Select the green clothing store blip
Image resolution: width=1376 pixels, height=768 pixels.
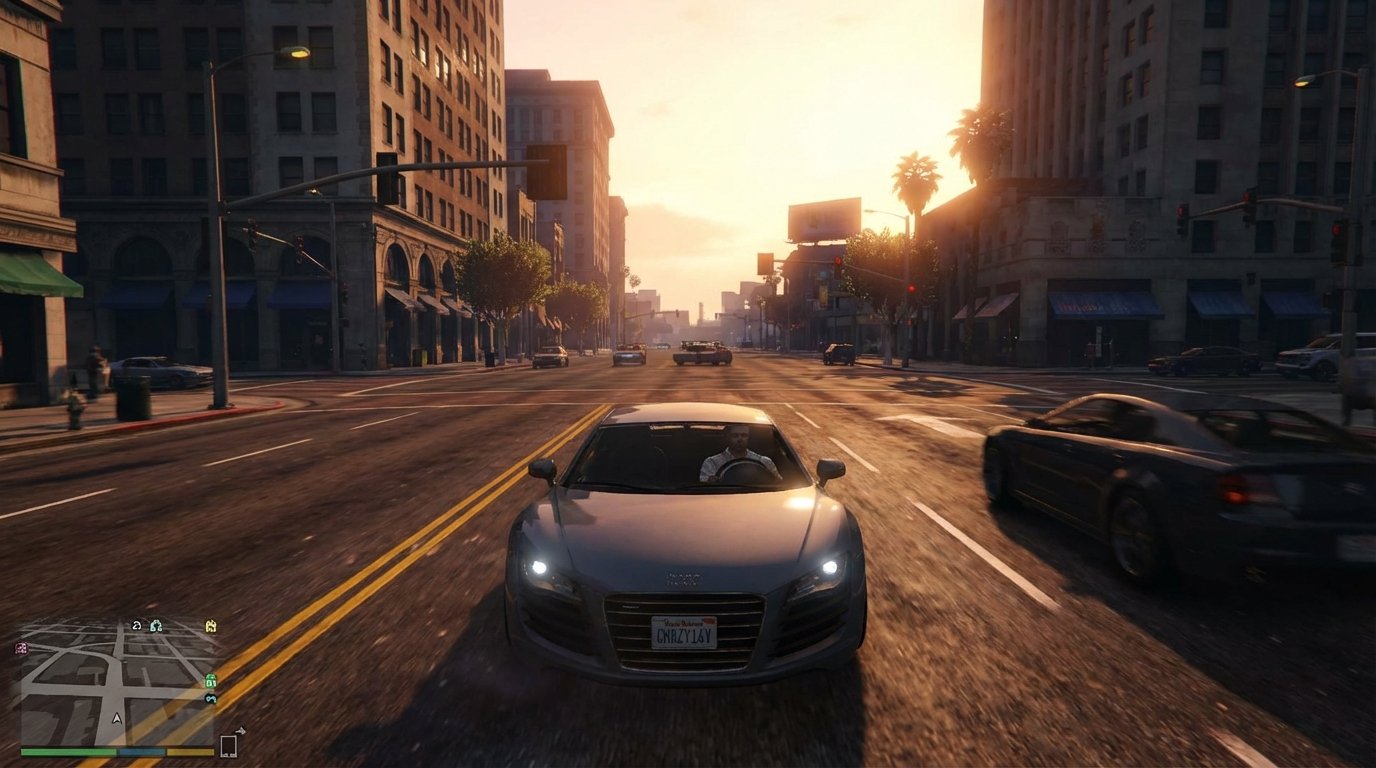(x=211, y=681)
